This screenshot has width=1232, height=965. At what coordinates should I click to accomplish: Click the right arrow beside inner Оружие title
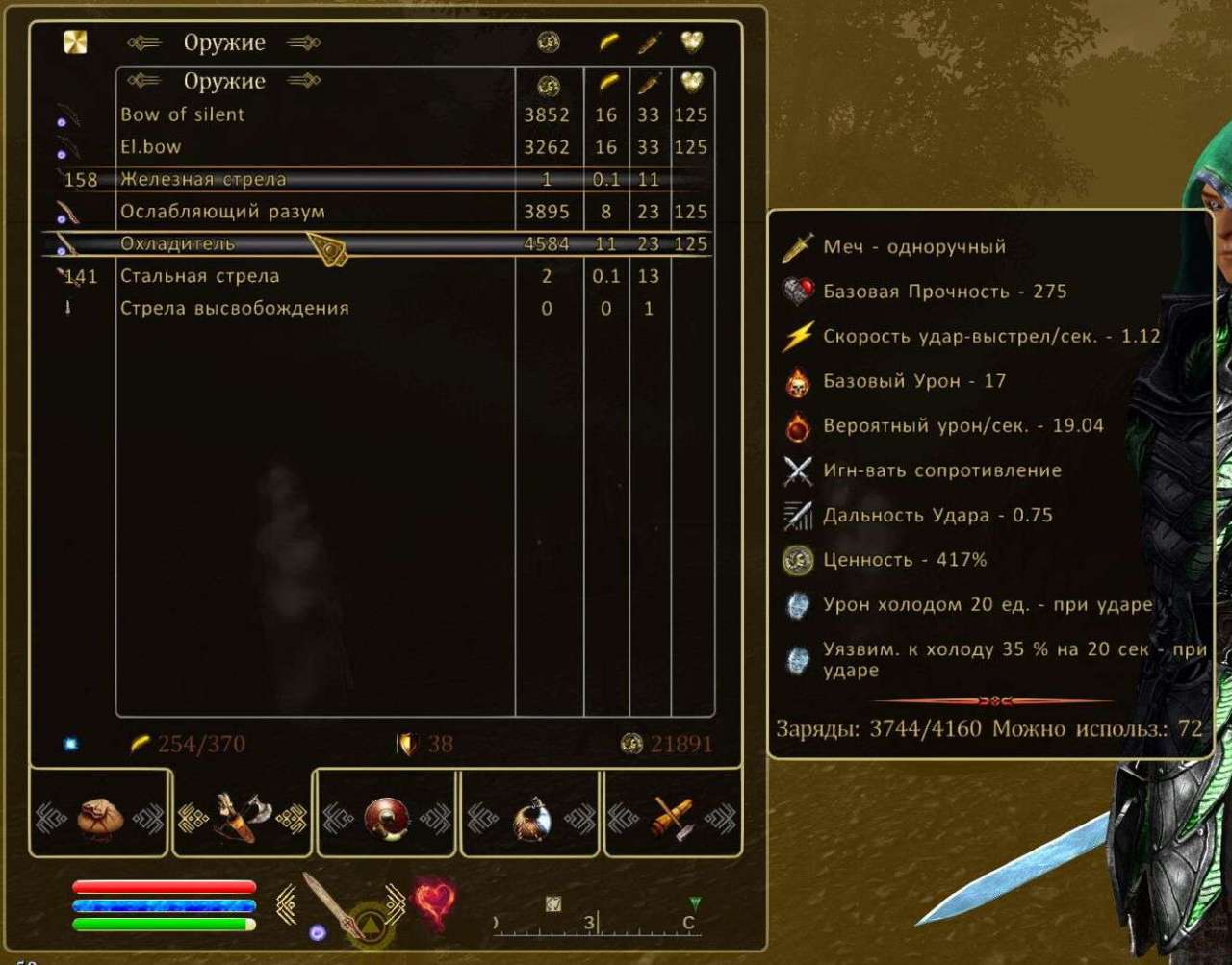(302, 81)
